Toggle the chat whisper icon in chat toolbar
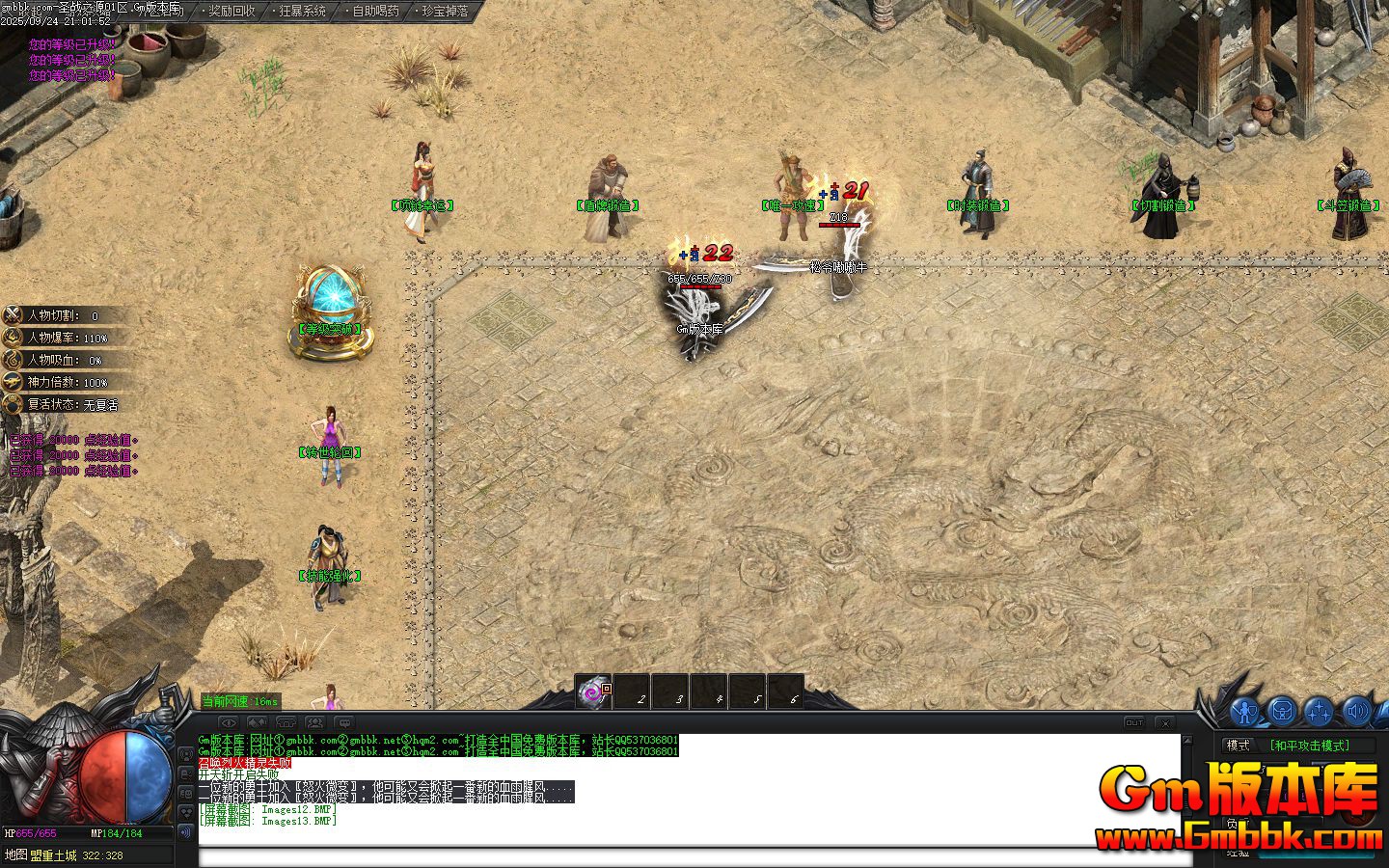This screenshot has width=1389, height=868. click(344, 721)
